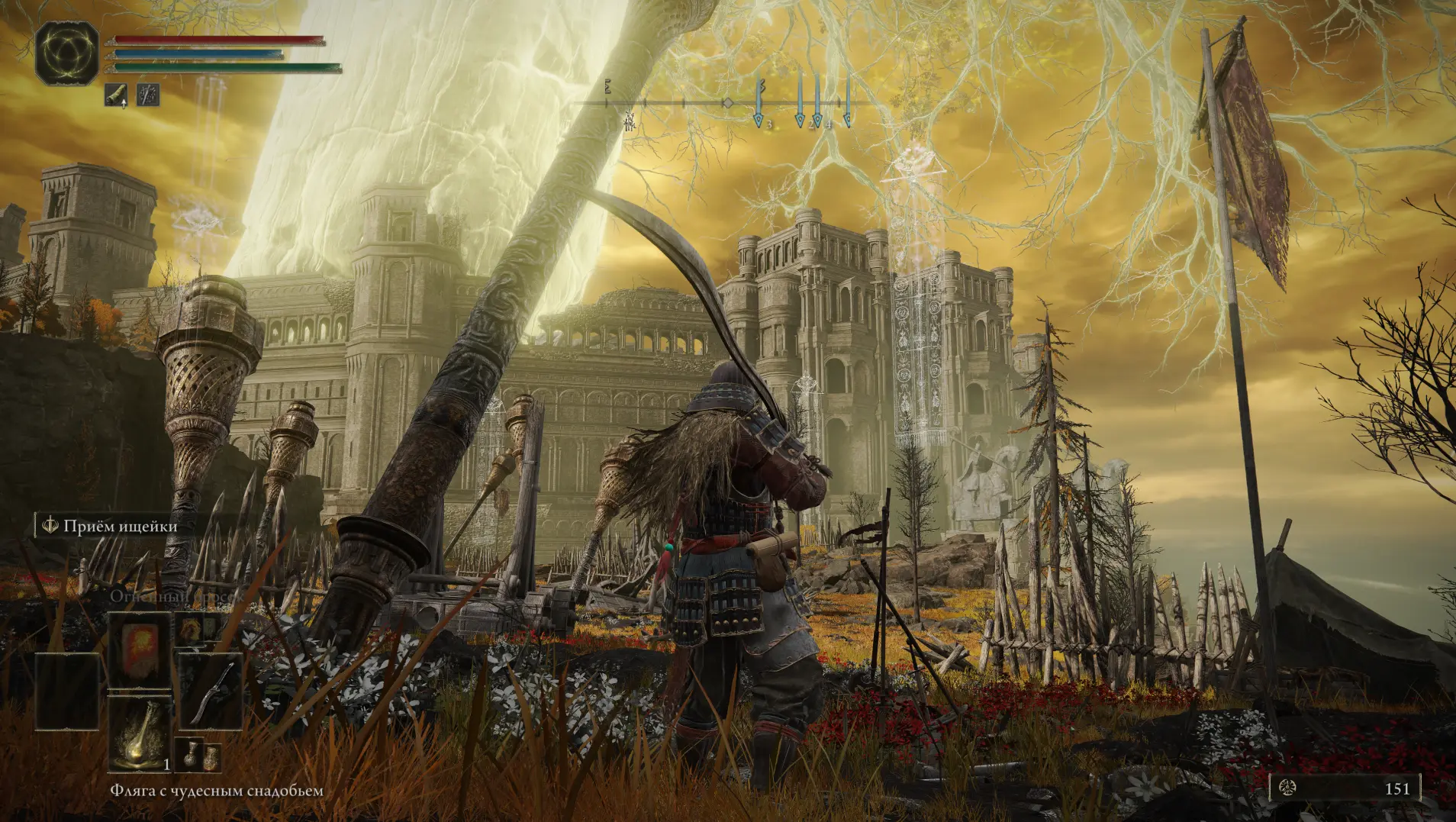Screen dimensions: 1456x822
Task: Use the Flask of Wondrous Physick slot
Action: pos(139,734)
